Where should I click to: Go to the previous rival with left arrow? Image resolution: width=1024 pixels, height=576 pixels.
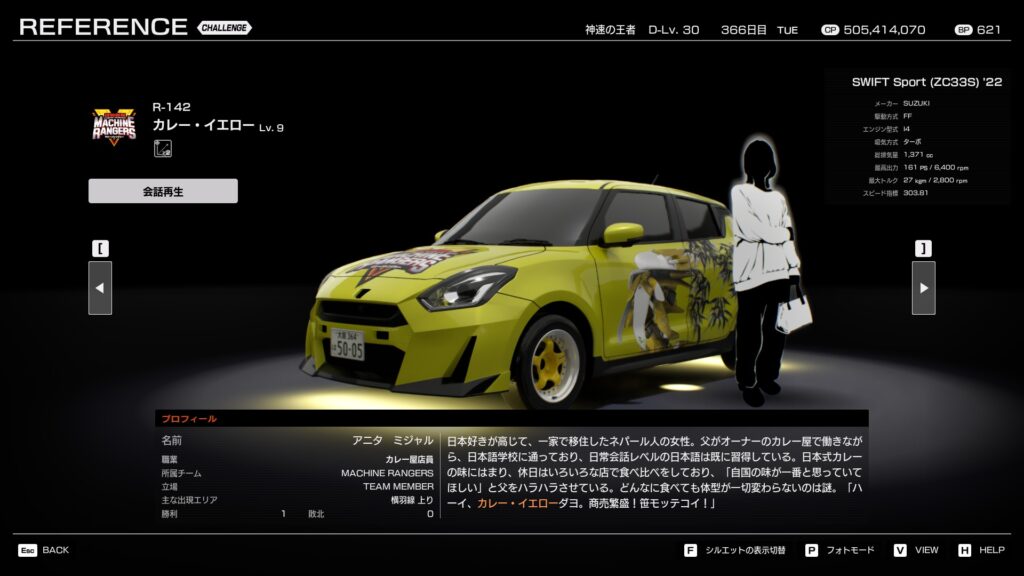coord(100,288)
